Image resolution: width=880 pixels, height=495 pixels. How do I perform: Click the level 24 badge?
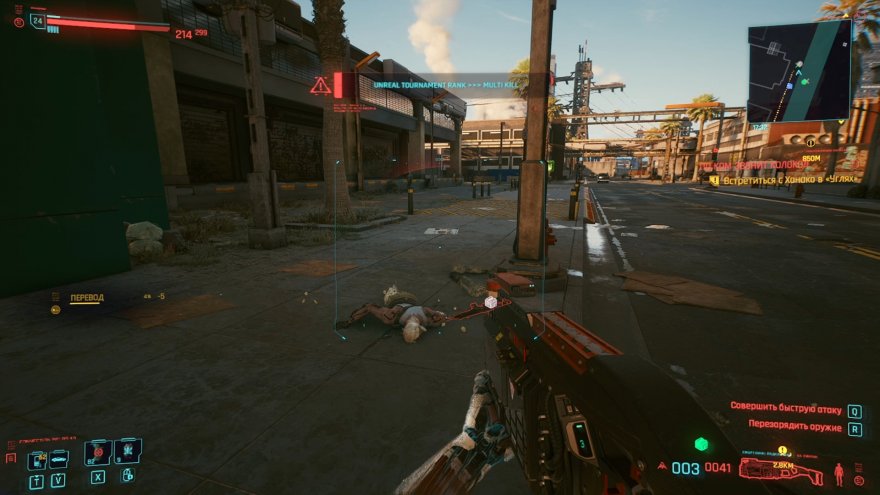coord(38,20)
